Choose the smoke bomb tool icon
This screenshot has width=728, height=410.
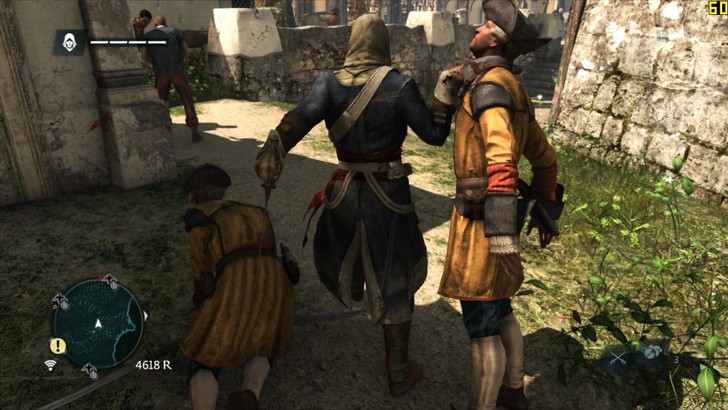(652, 352)
